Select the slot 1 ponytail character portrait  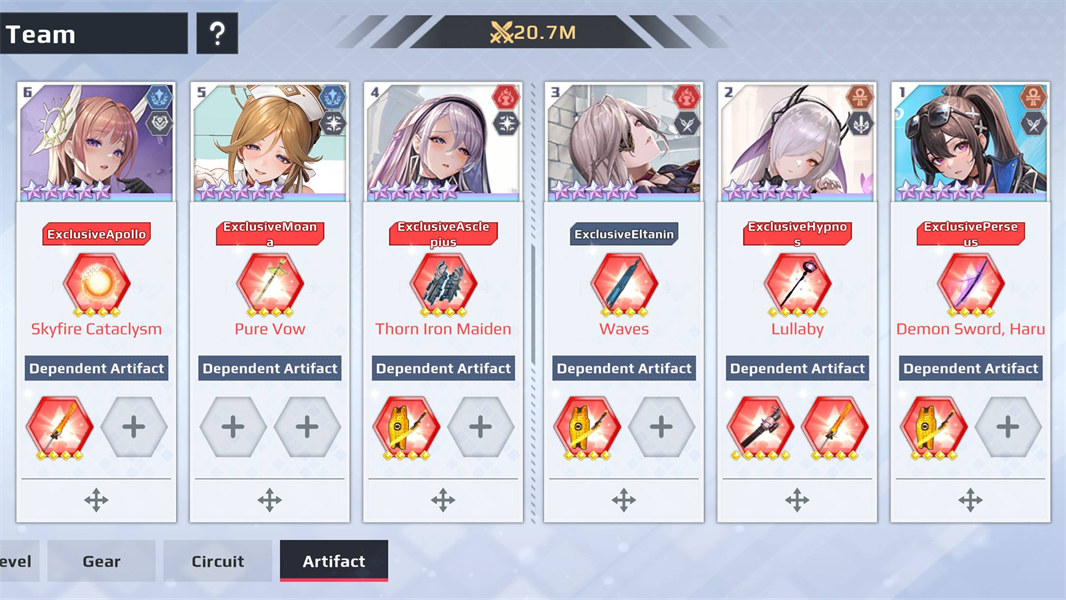click(x=970, y=141)
